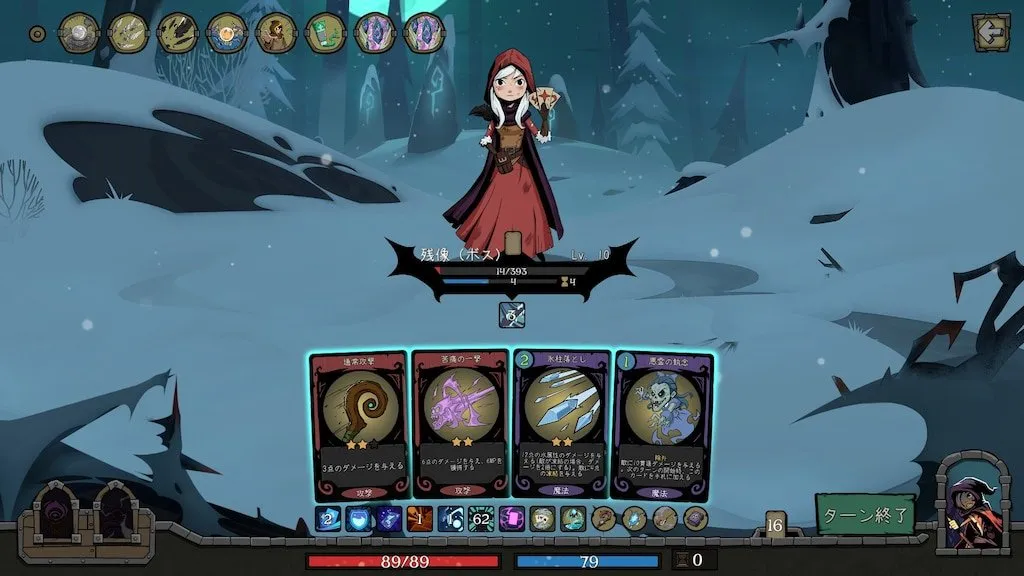Check the skull buff status icon

[541, 518]
